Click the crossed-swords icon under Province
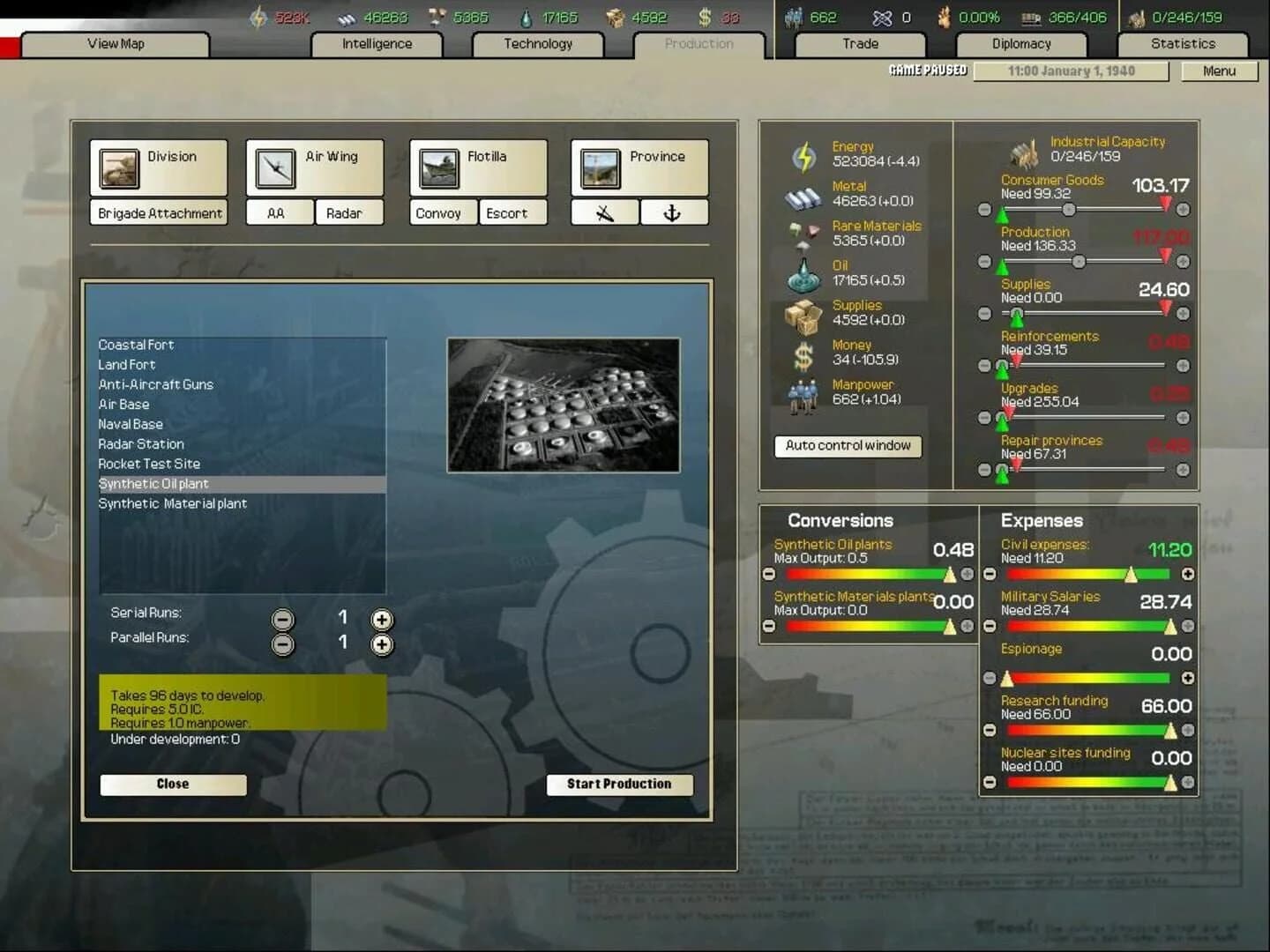The width and height of the screenshot is (1270, 952). (x=604, y=212)
